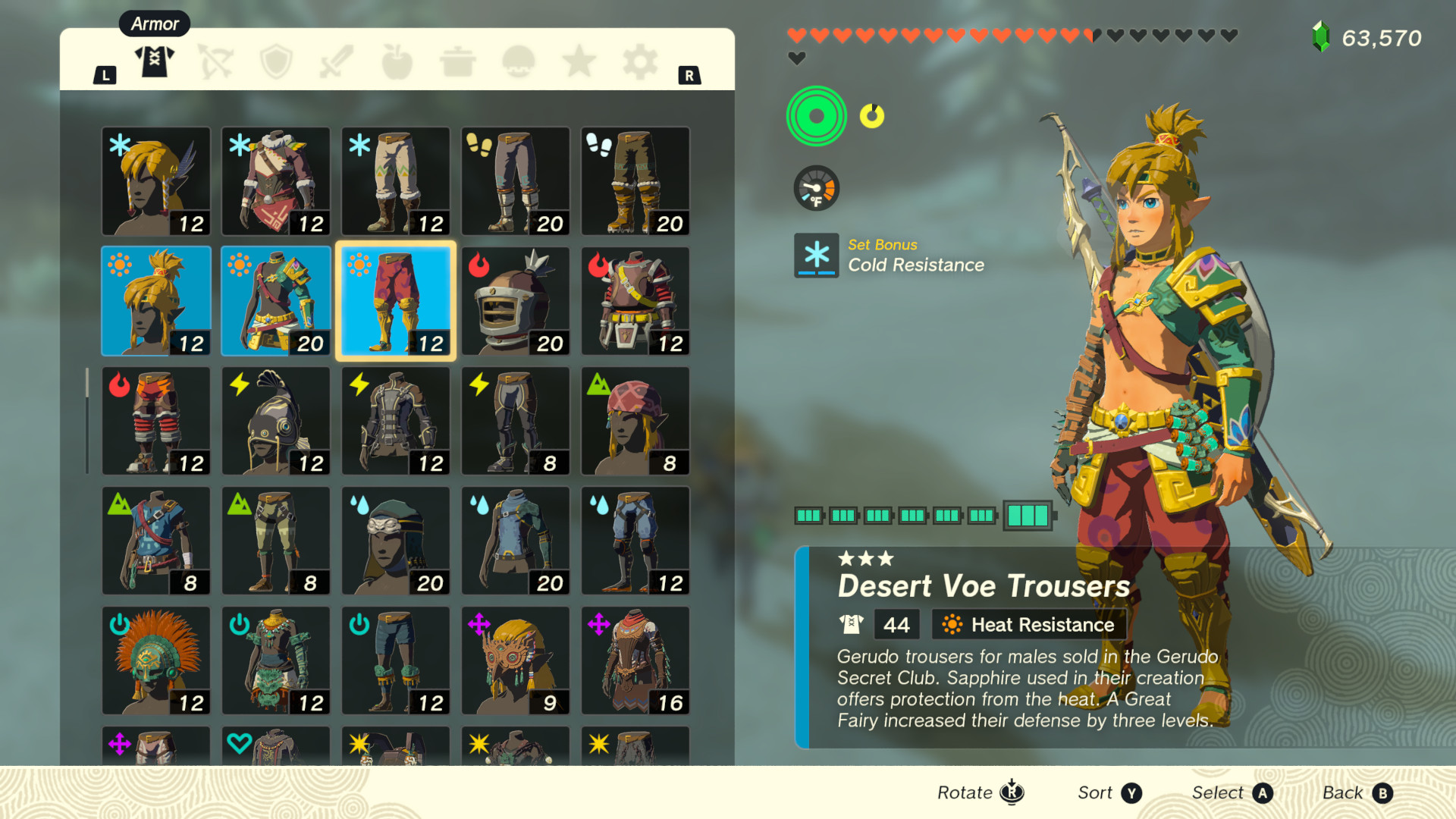
Task: Select the equipped Desert Voe Trousers
Action: pos(395,301)
